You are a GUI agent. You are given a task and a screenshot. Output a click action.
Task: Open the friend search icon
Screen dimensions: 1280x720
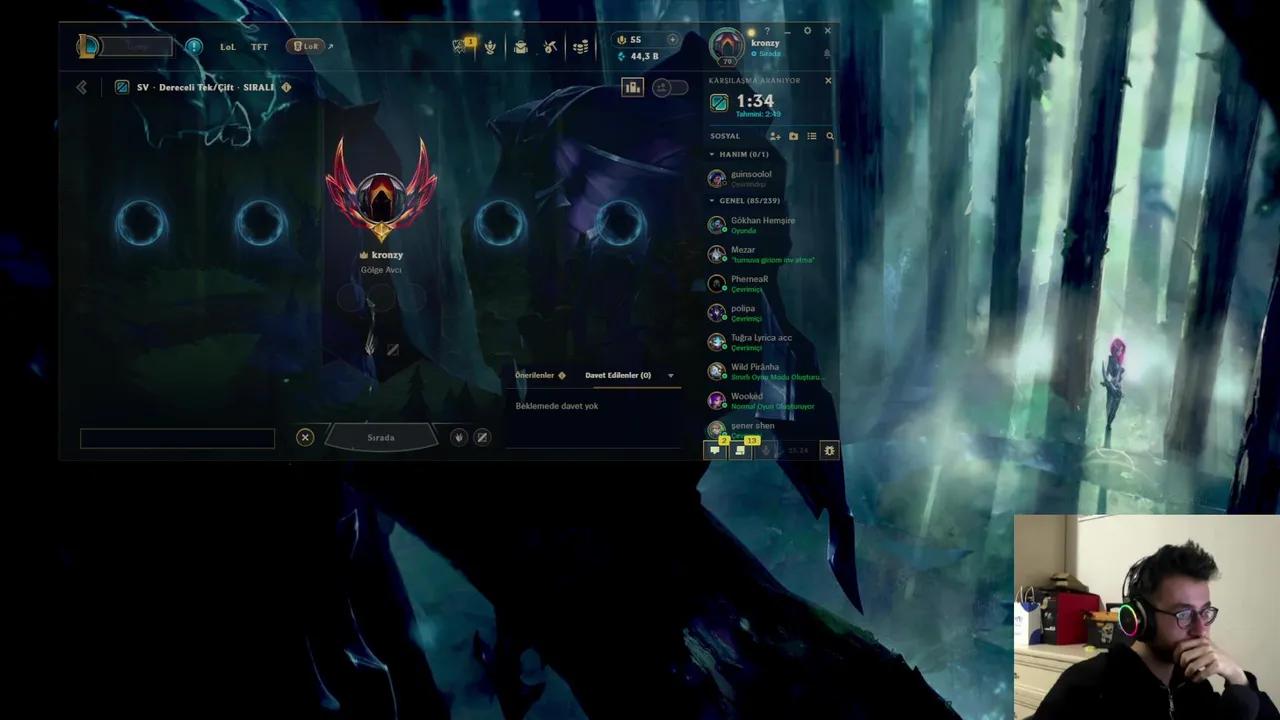pos(829,136)
